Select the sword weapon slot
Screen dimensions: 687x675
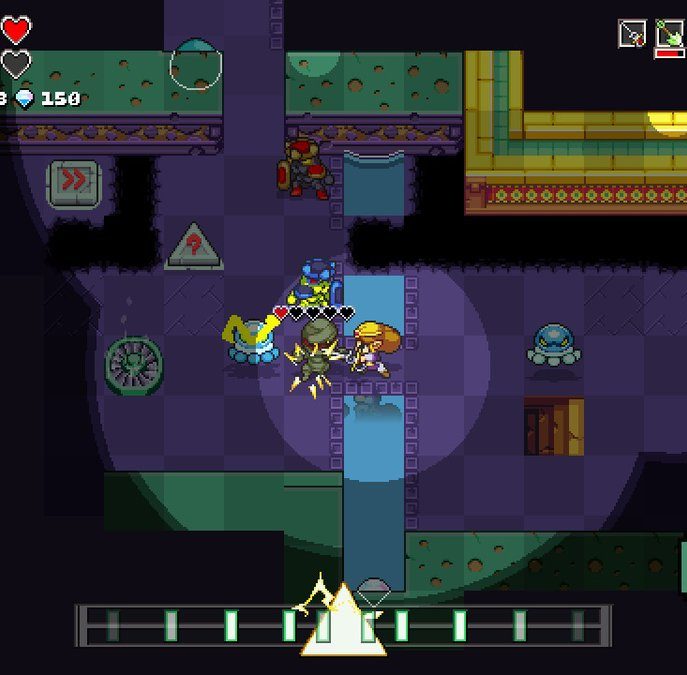click(632, 34)
